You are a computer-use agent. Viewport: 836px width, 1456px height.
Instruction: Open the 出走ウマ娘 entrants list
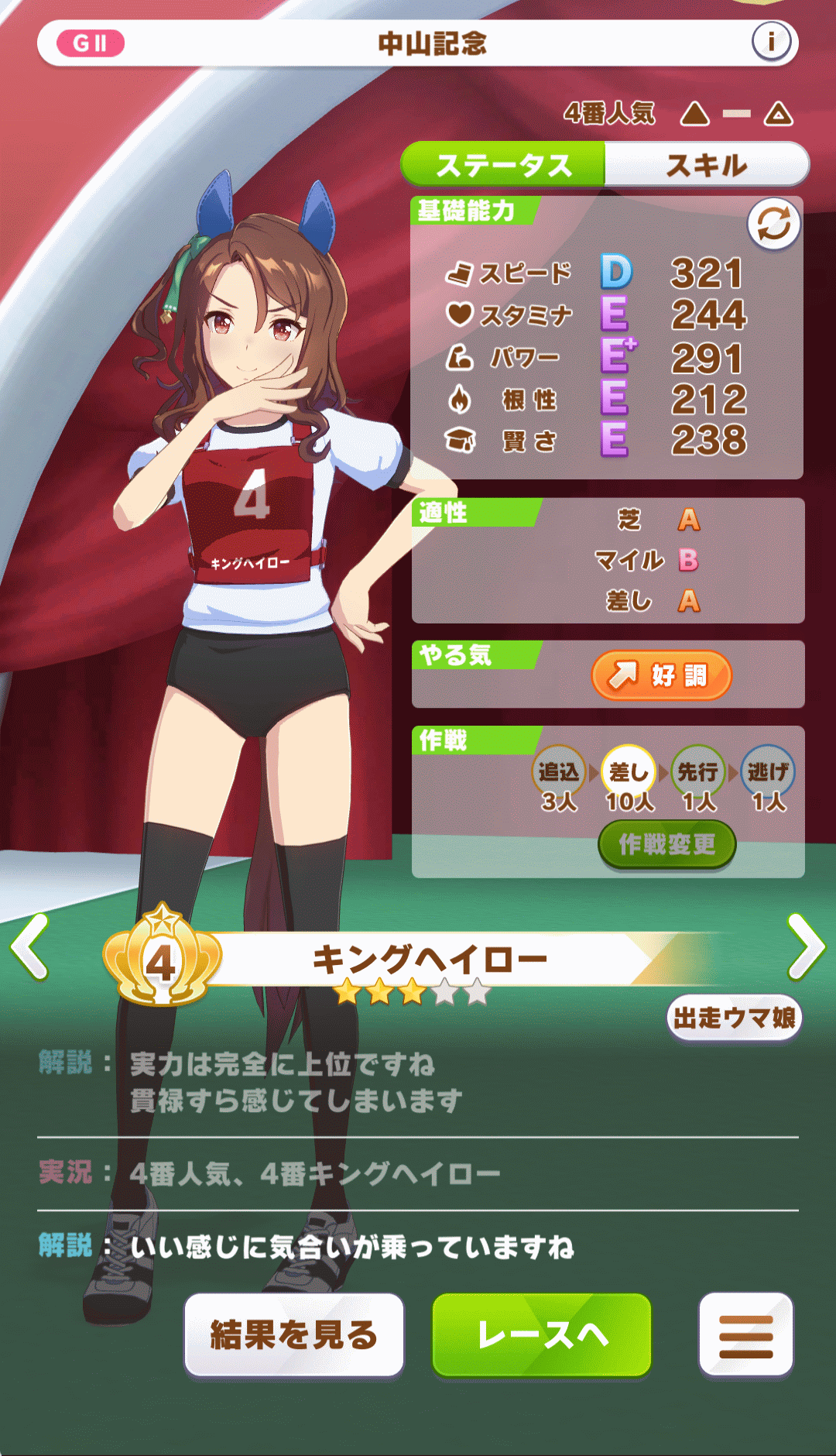(734, 1018)
